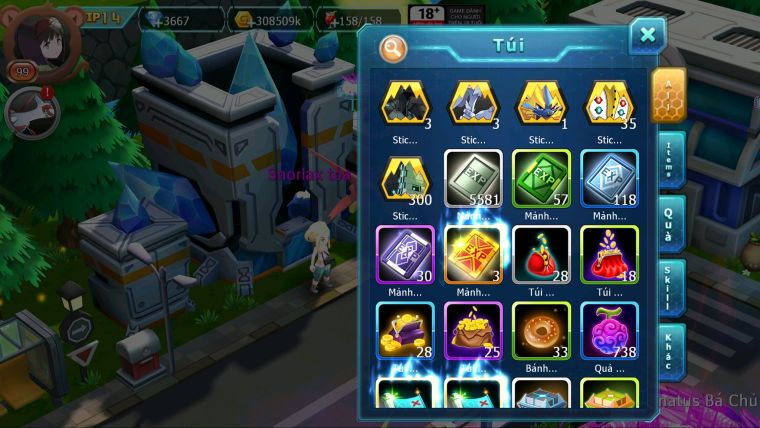Choose the gray EXP fragment with 5581
This screenshot has height=428, width=760.
click(x=473, y=178)
